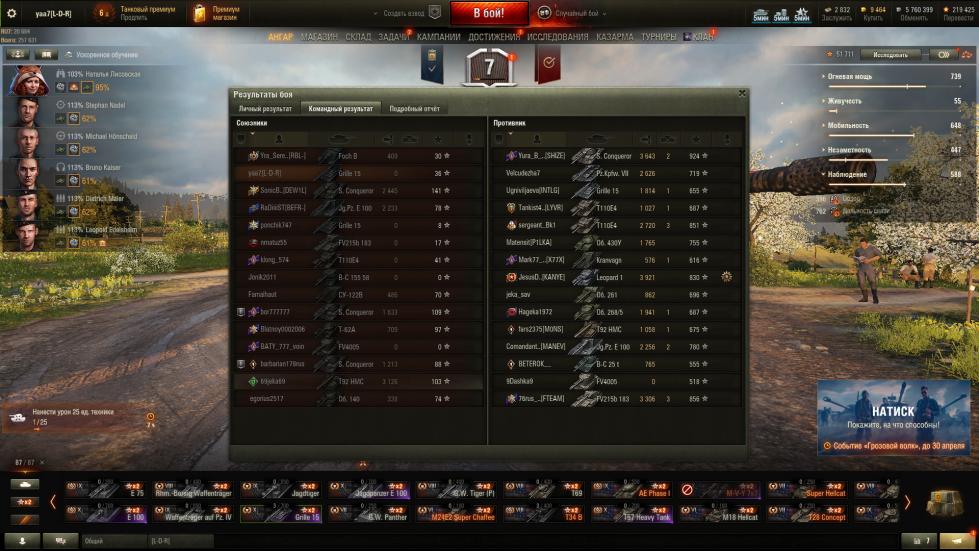
Task: Select the «Командный результат» tab
Action: (x=341, y=108)
